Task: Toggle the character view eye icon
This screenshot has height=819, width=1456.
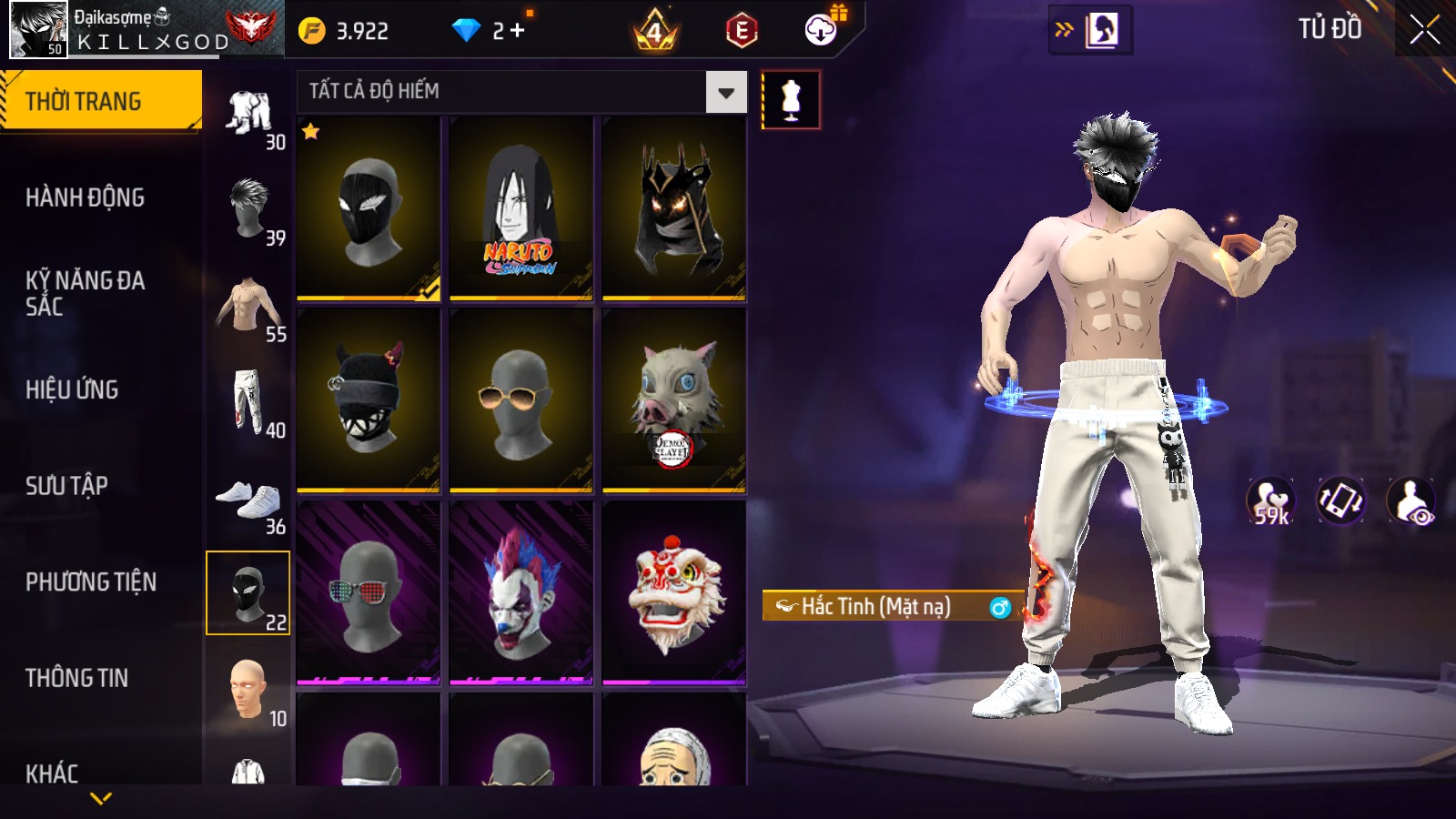Action: coord(1410,501)
